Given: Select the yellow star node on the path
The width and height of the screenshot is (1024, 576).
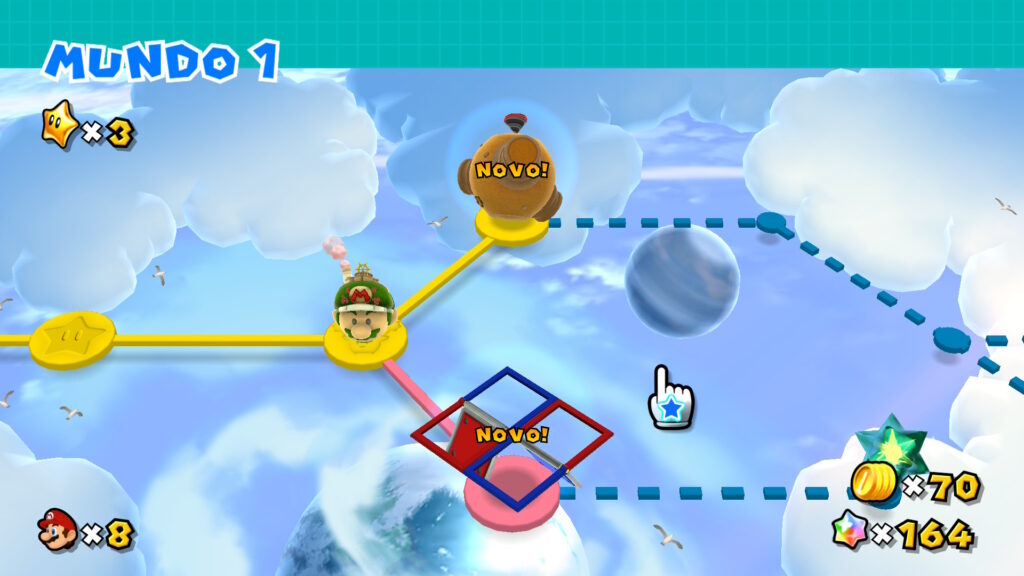Looking at the screenshot, I should coord(71,340).
